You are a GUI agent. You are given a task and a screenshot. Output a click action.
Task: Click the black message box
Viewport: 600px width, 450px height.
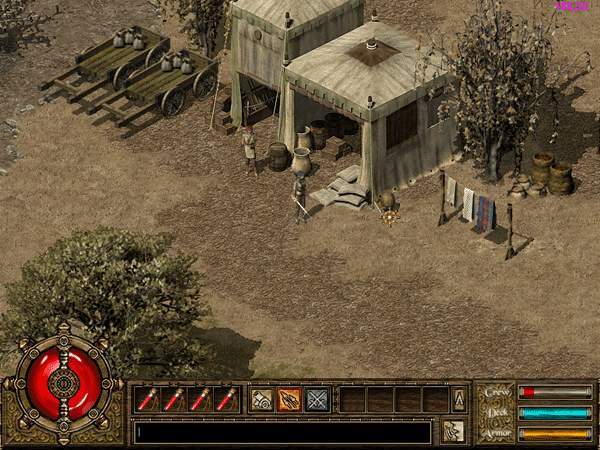tap(283, 432)
